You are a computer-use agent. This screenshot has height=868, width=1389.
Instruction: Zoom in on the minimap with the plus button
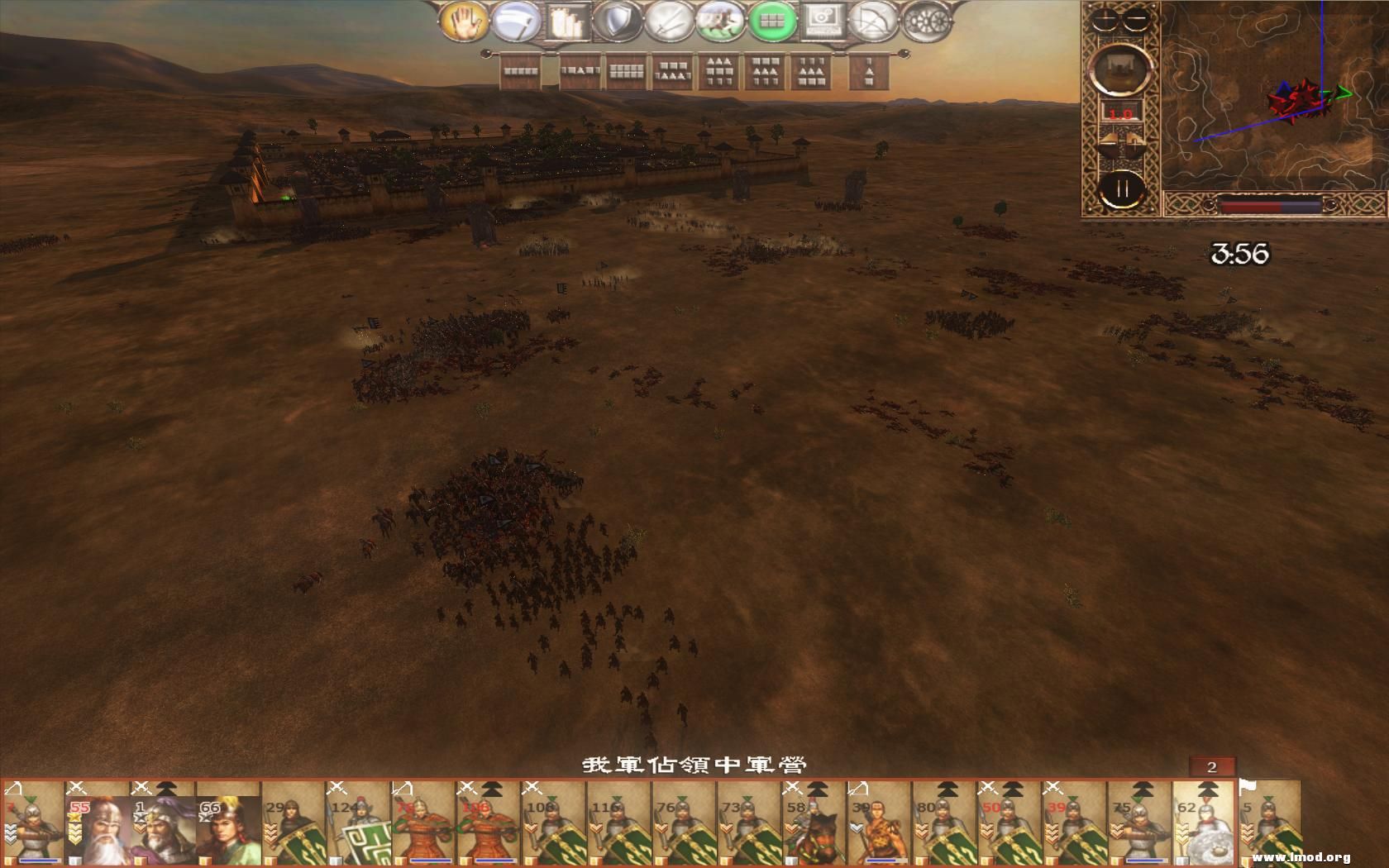pos(1105,17)
